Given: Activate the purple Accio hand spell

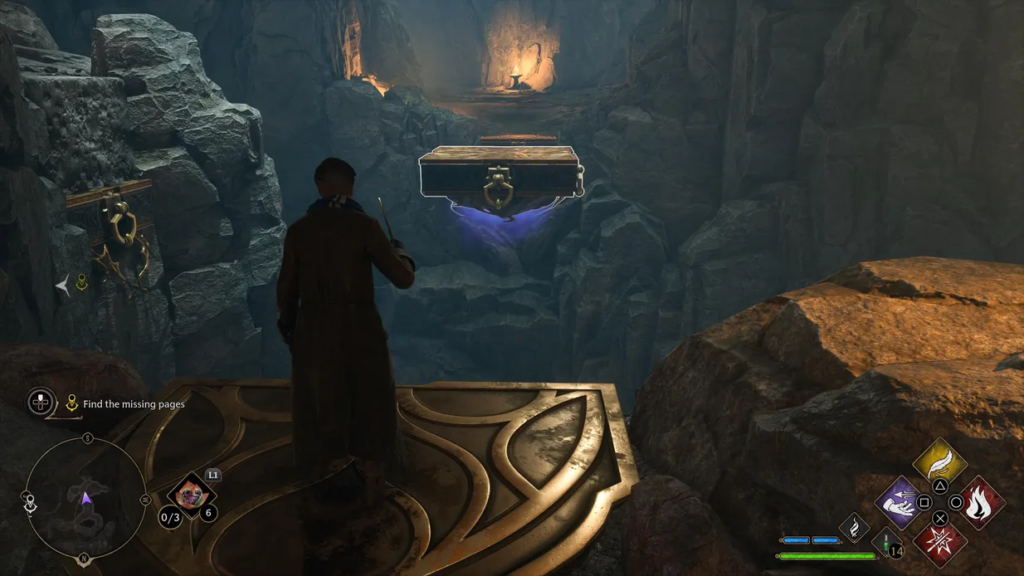Looking at the screenshot, I should [x=899, y=501].
